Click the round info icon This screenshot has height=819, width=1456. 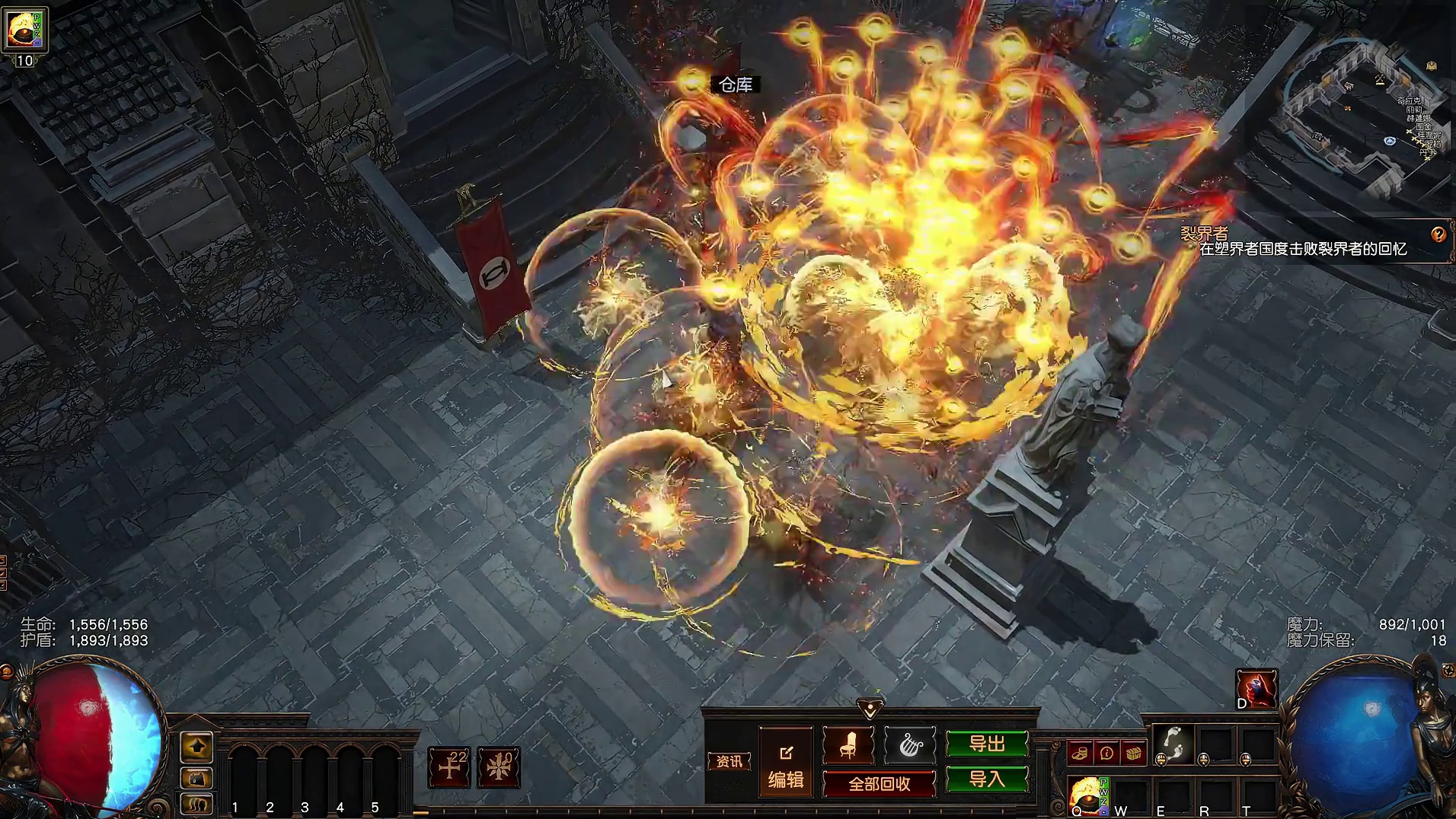[x=1106, y=754]
